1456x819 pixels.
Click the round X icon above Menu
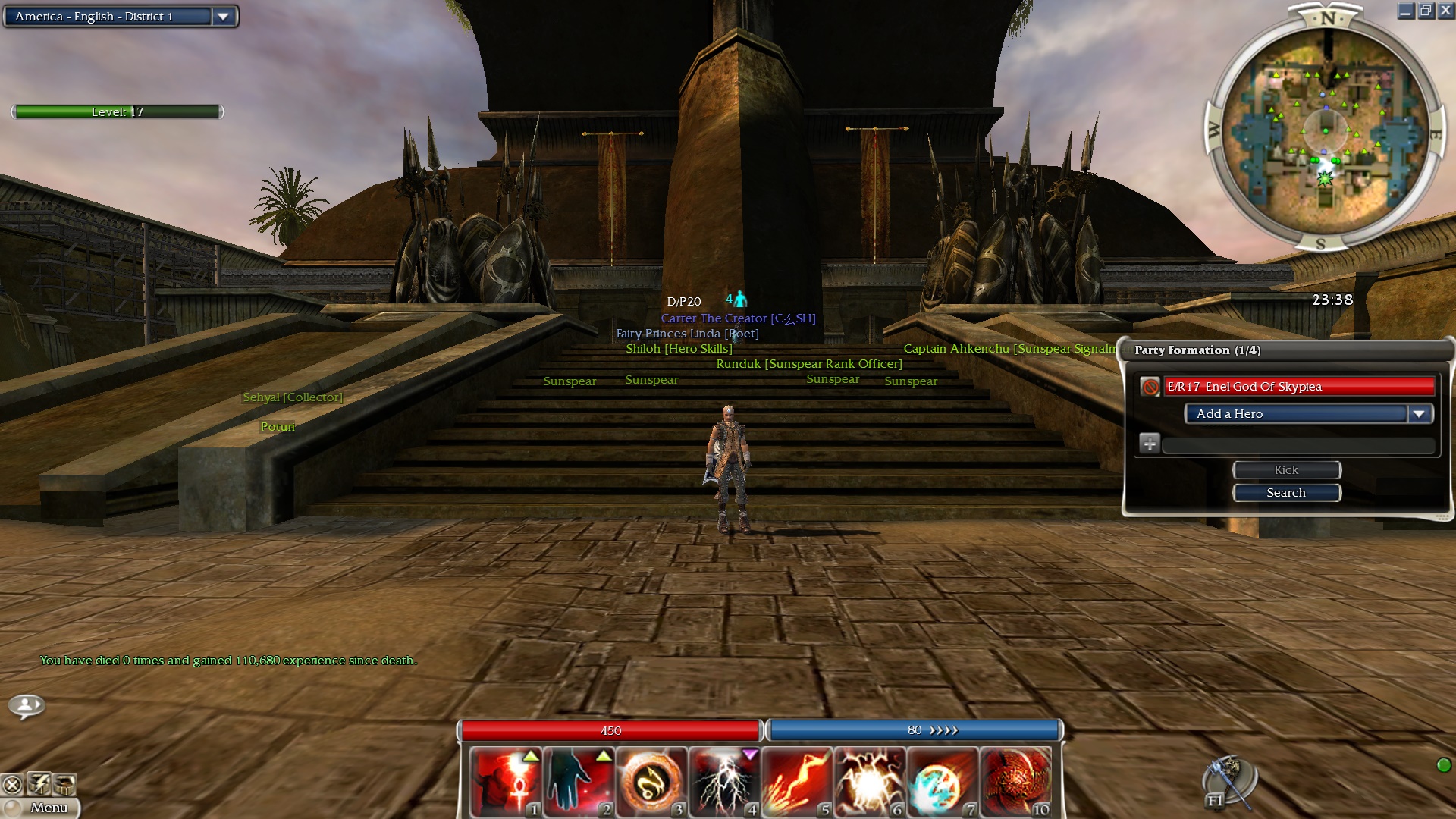12,785
